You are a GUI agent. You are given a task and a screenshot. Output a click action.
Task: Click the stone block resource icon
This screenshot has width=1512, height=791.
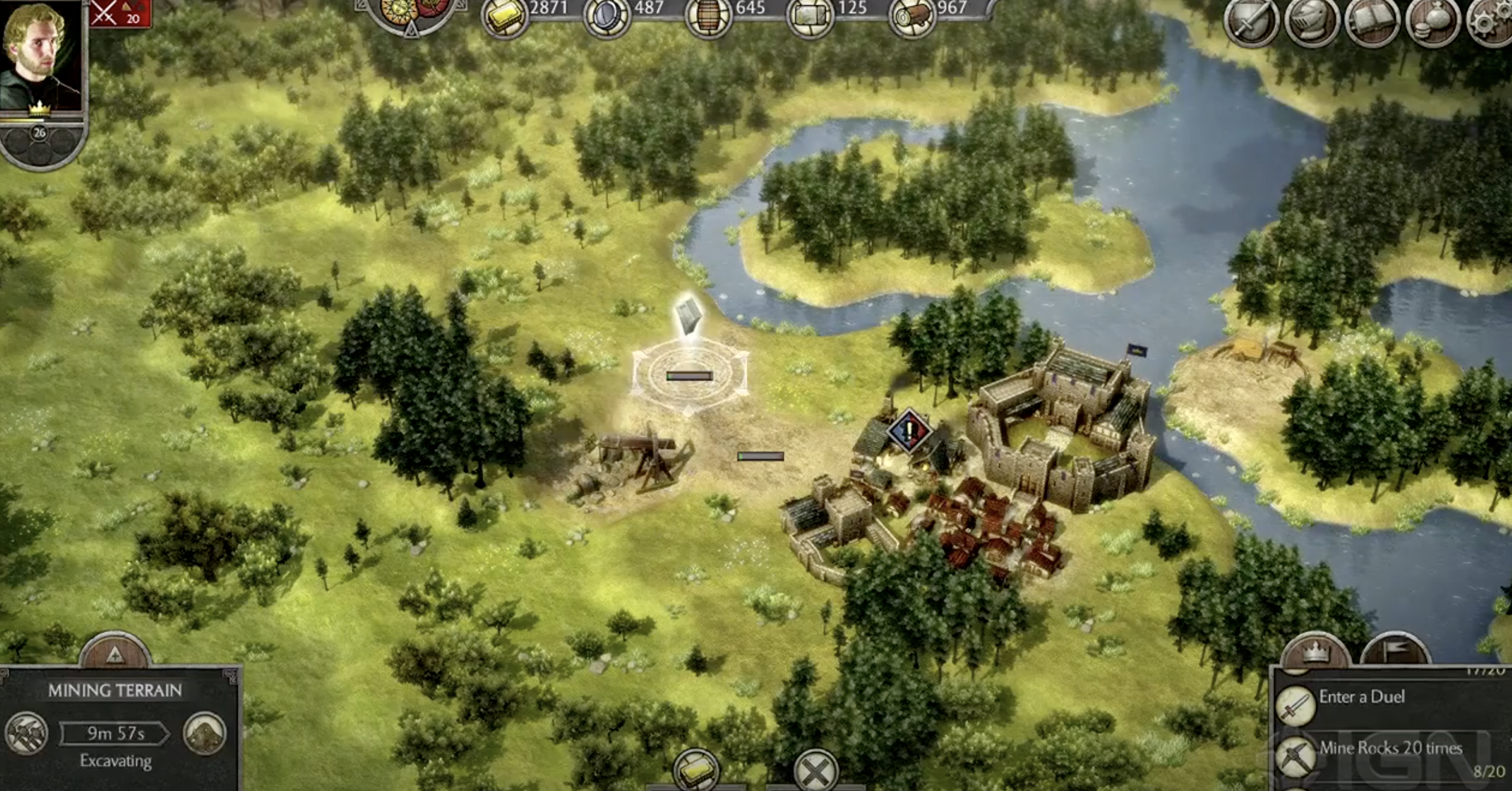click(810, 16)
